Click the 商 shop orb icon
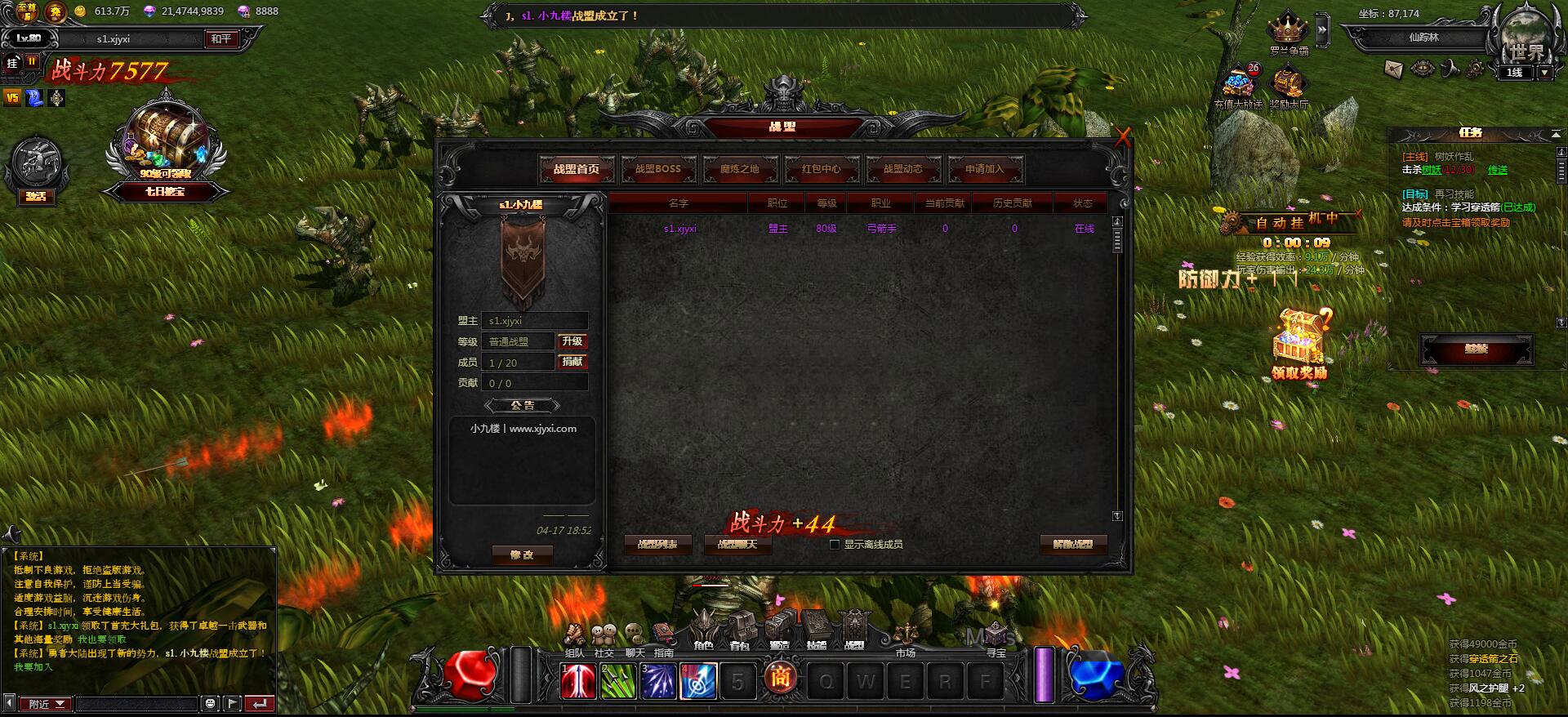Screen dimensions: 1568x717 (782, 679)
